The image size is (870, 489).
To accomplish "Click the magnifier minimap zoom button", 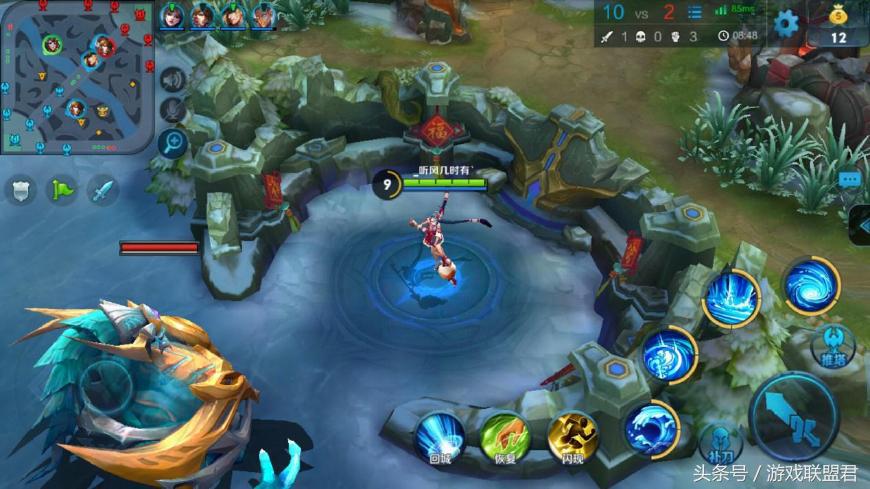I will 173,144.
